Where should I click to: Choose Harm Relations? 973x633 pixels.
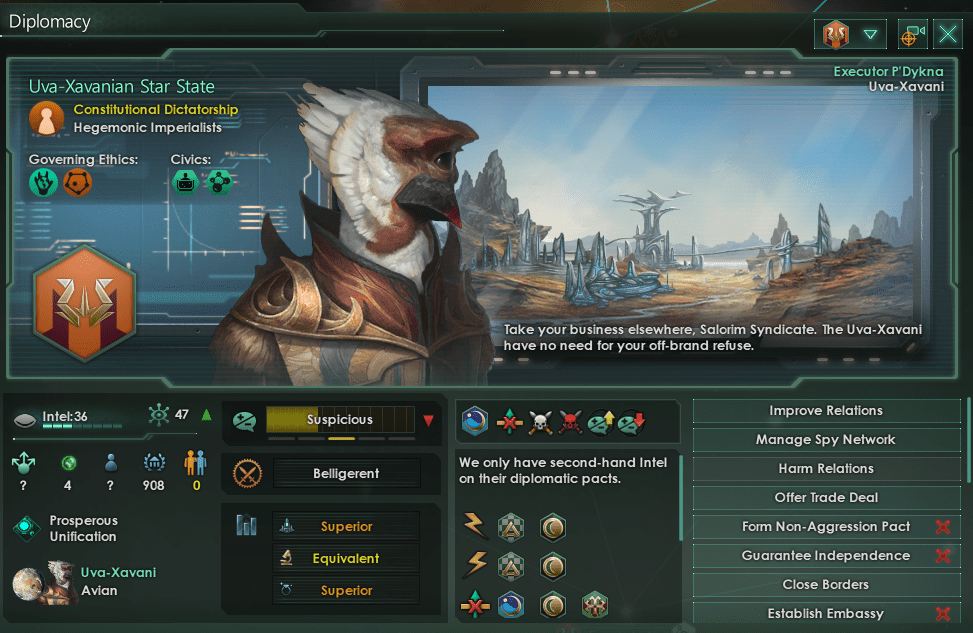[x=825, y=469]
